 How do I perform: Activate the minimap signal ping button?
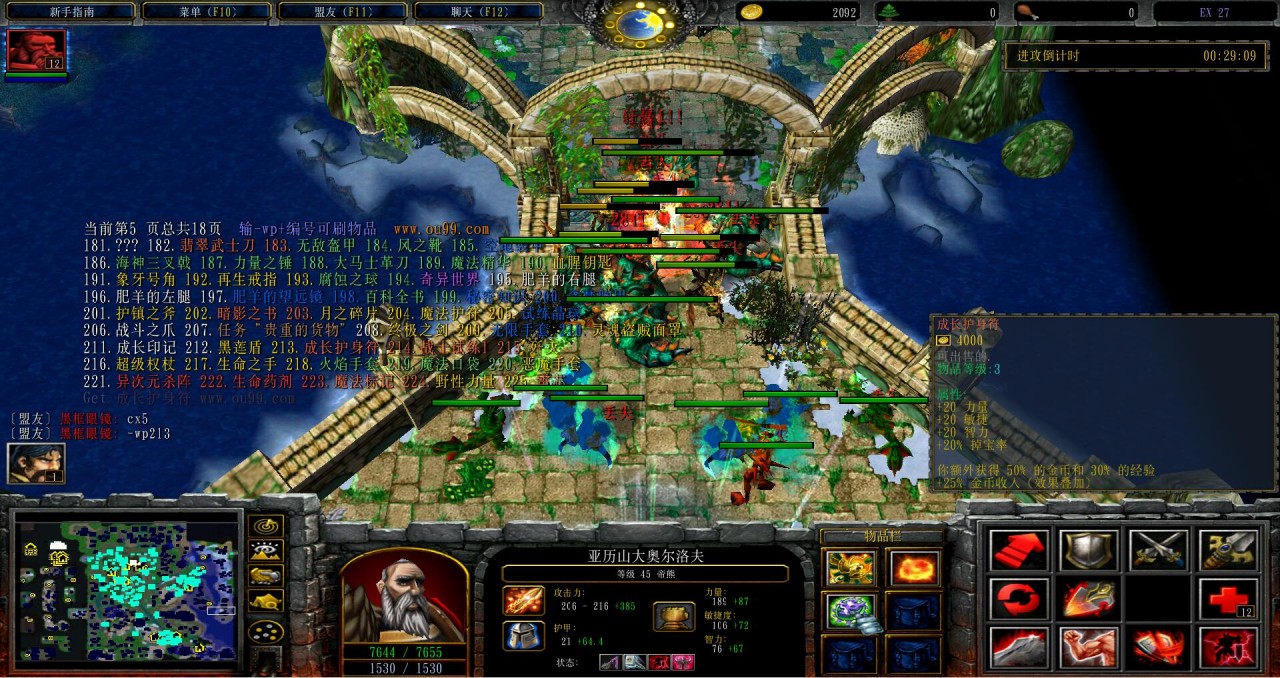tap(265, 525)
